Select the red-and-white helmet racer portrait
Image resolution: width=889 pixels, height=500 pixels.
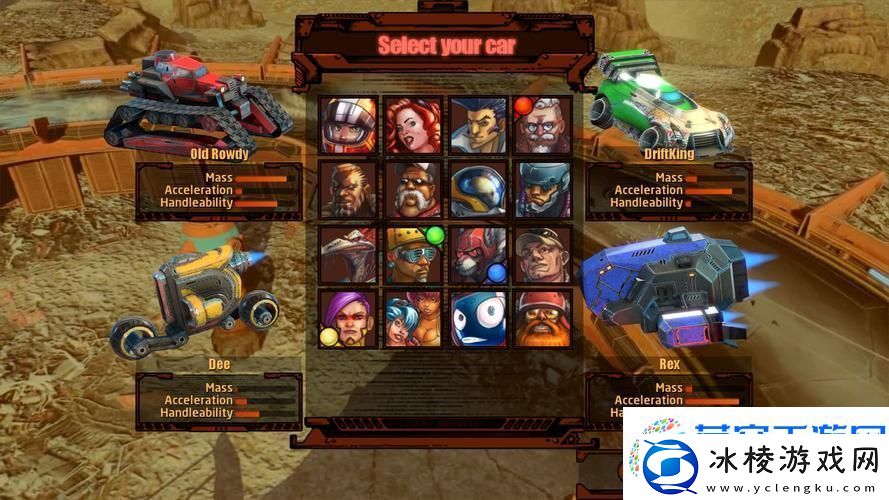[x=349, y=125]
